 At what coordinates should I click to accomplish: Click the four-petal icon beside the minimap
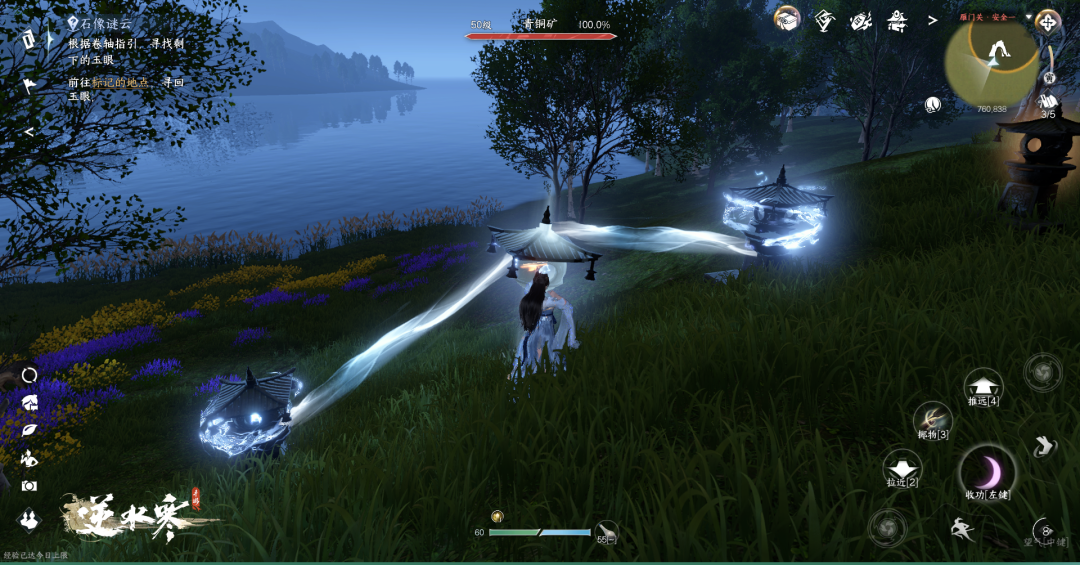pyautogui.click(x=1048, y=21)
